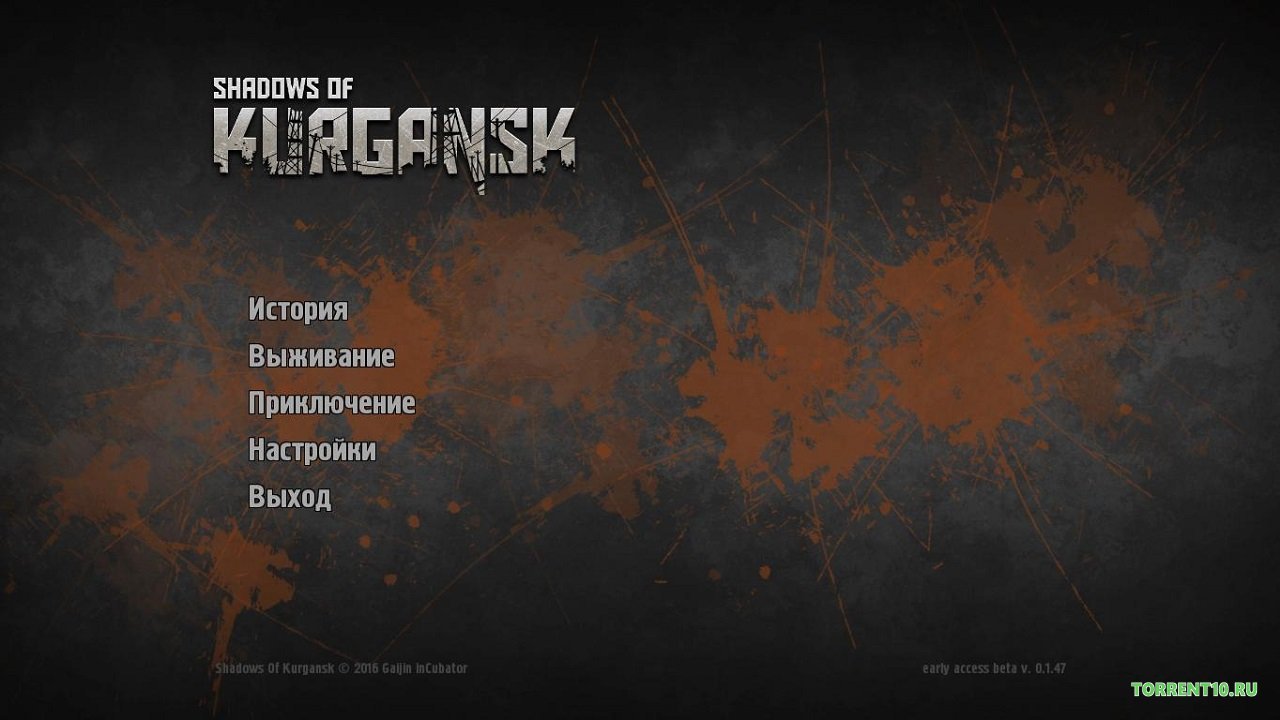Viewport: 1280px width, 720px height.
Task: Click Выход to quit the game
Action: pyautogui.click(x=291, y=497)
